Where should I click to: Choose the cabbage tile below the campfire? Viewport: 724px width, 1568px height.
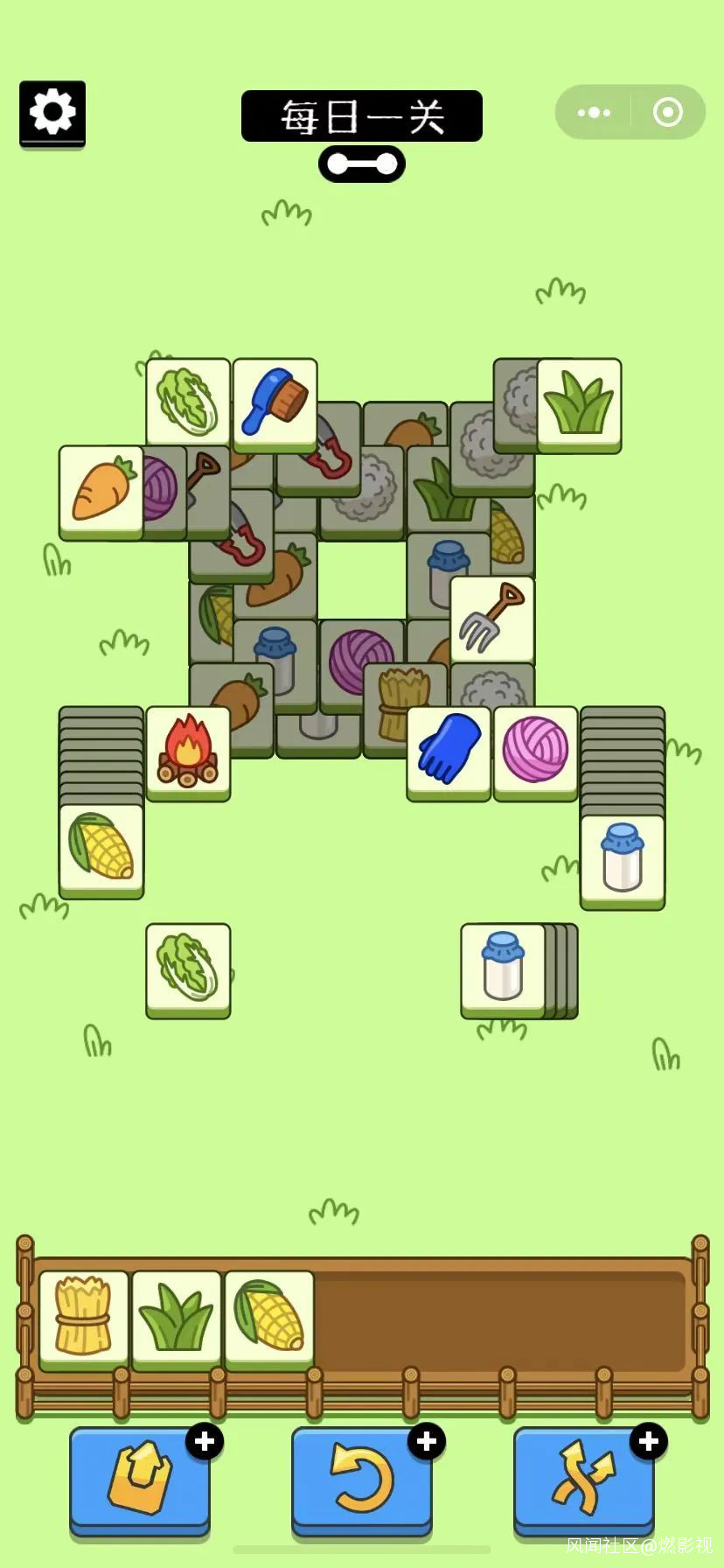click(x=188, y=968)
